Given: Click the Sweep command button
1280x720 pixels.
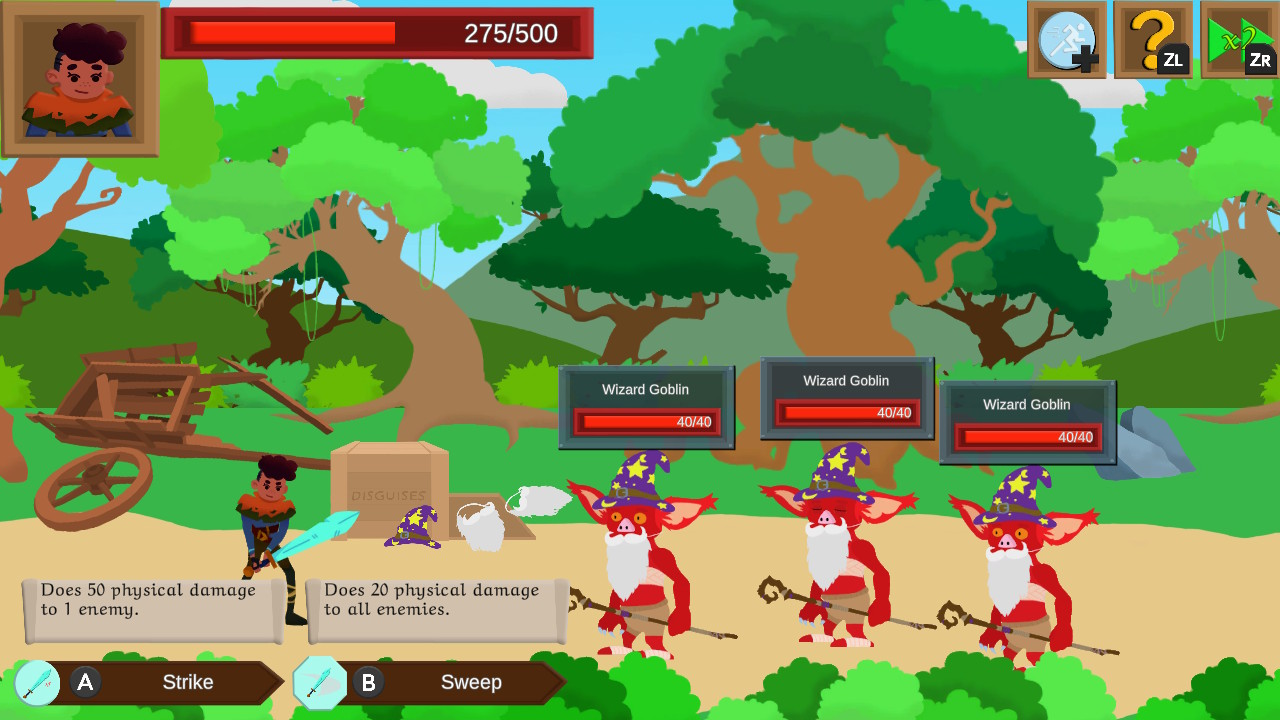Looking at the screenshot, I should [460, 682].
